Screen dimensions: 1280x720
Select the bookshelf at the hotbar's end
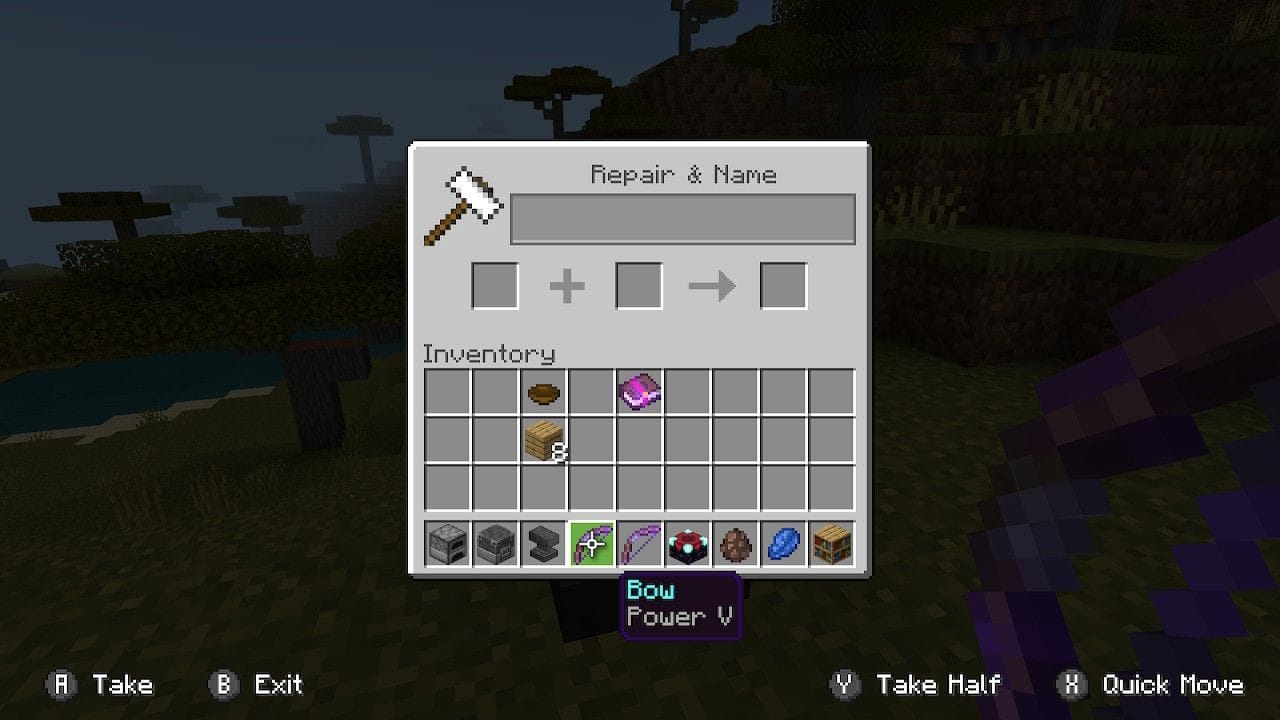(x=831, y=543)
